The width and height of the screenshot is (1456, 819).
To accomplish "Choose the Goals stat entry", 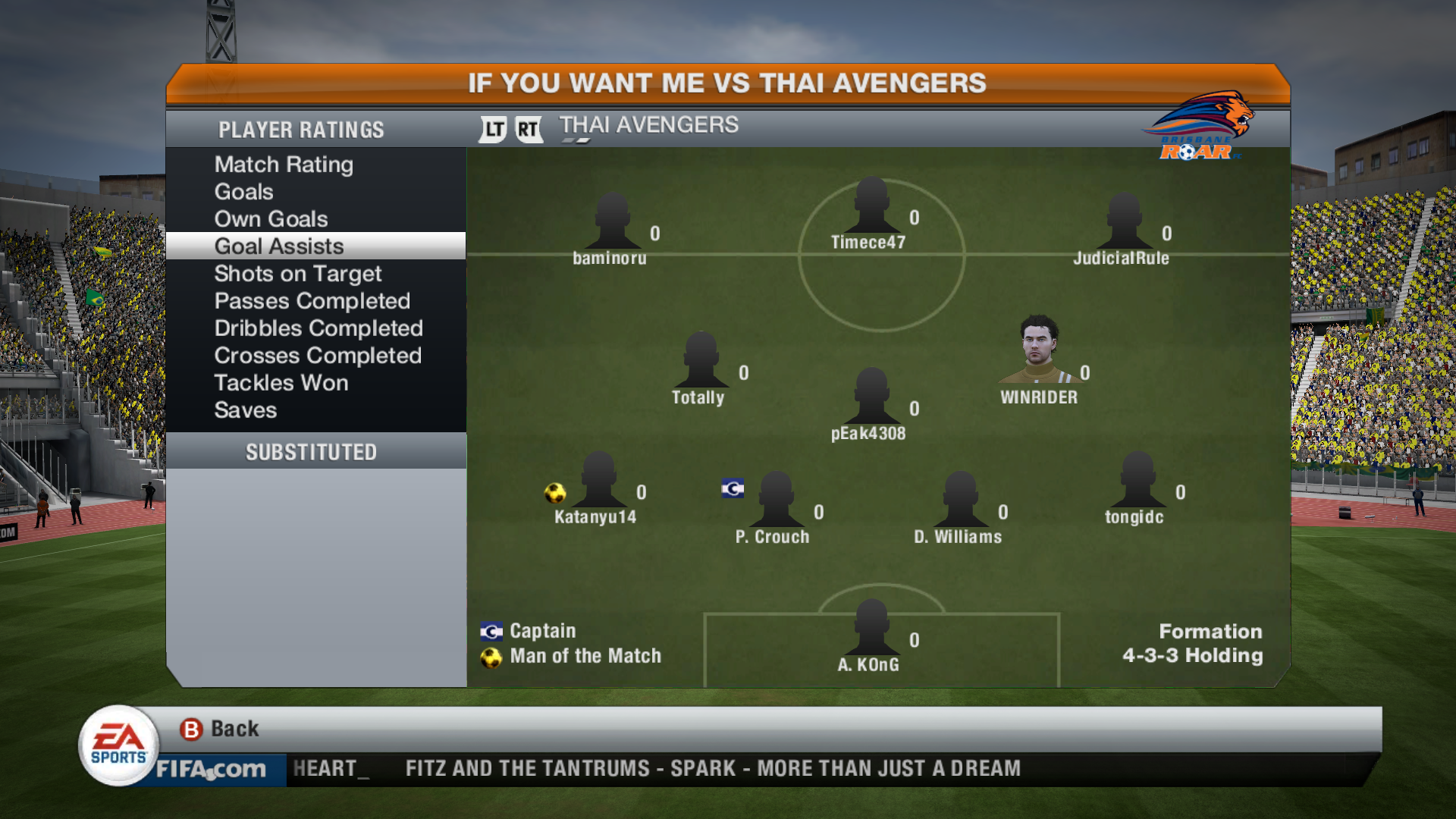I will [x=243, y=192].
